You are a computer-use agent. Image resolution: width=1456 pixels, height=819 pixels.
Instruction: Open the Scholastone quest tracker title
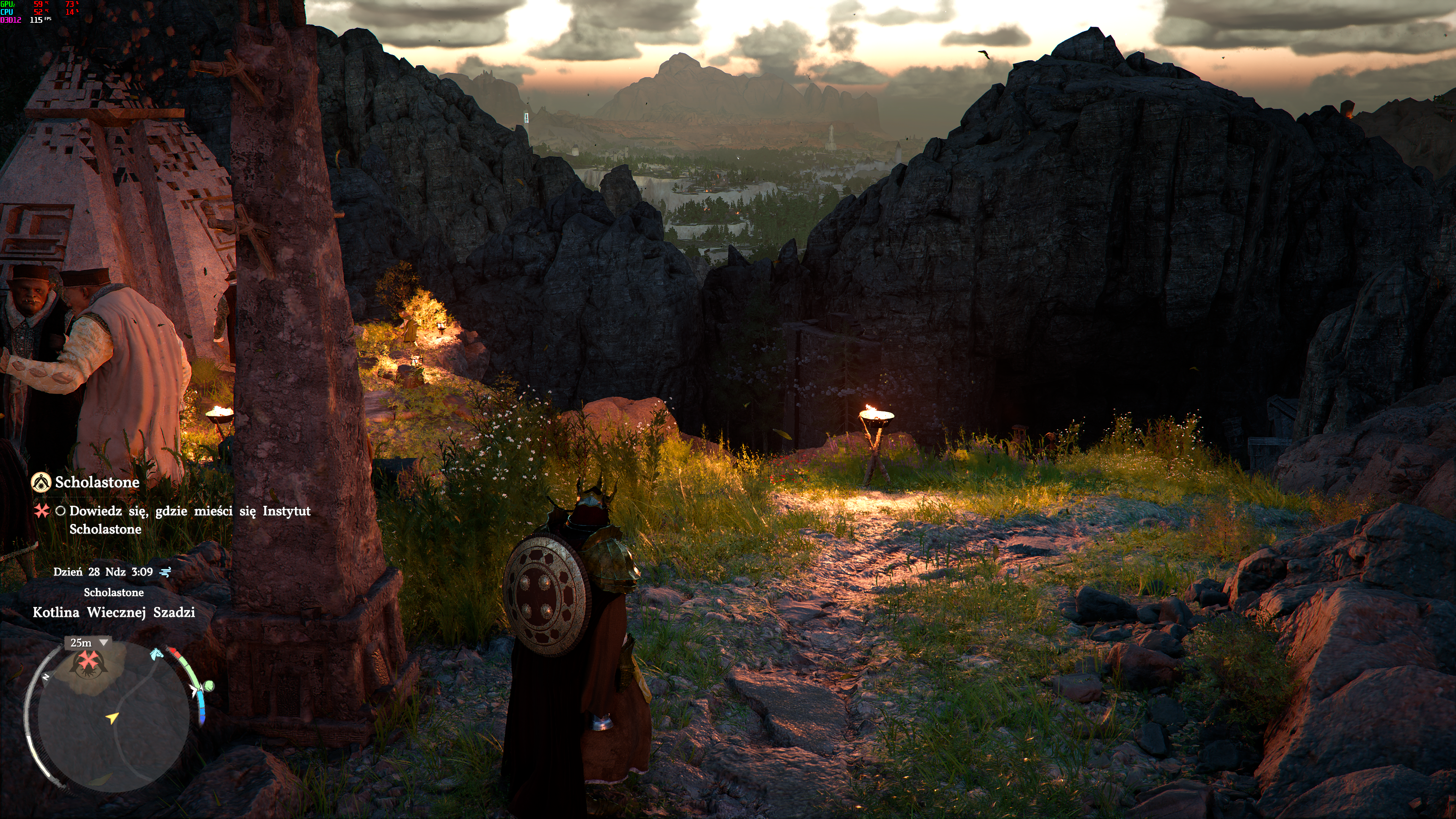(97, 482)
